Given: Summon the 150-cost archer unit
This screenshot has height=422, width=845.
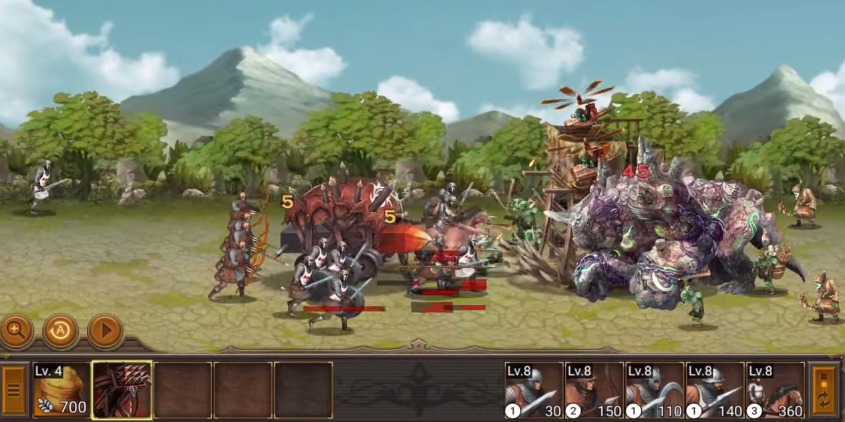Looking at the screenshot, I should tap(594, 390).
